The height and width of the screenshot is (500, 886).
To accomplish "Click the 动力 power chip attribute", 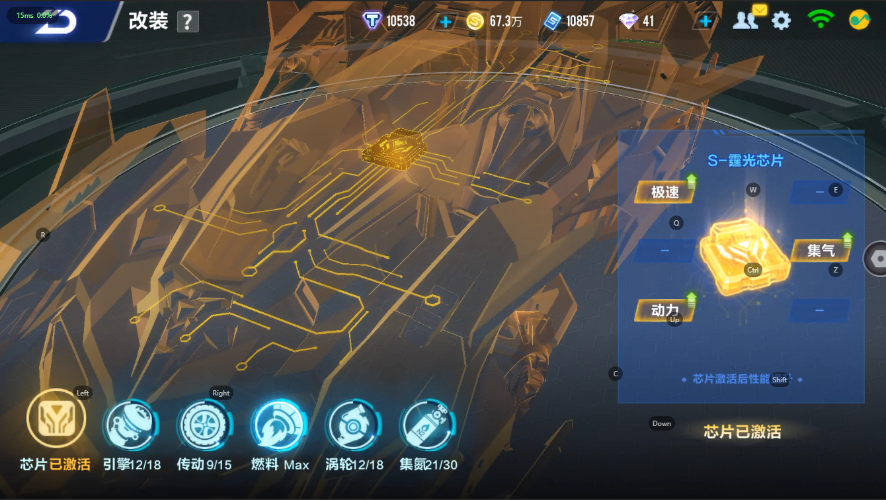I will click(665, 310).
